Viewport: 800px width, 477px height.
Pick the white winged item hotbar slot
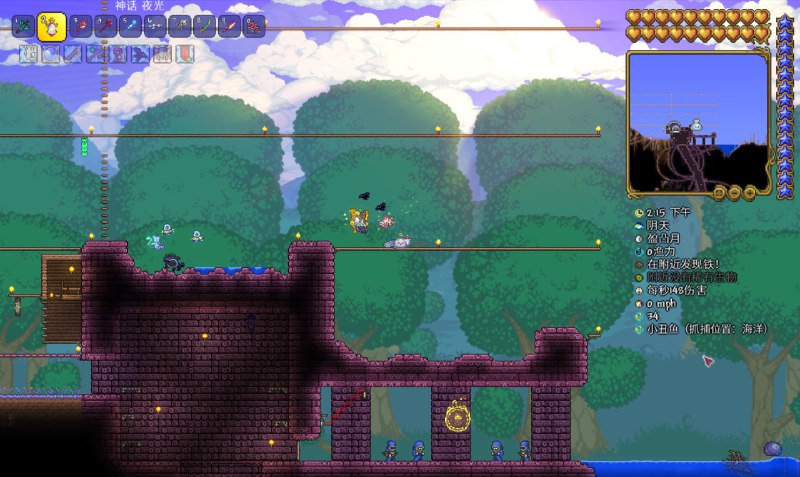[x=155, y=26]
